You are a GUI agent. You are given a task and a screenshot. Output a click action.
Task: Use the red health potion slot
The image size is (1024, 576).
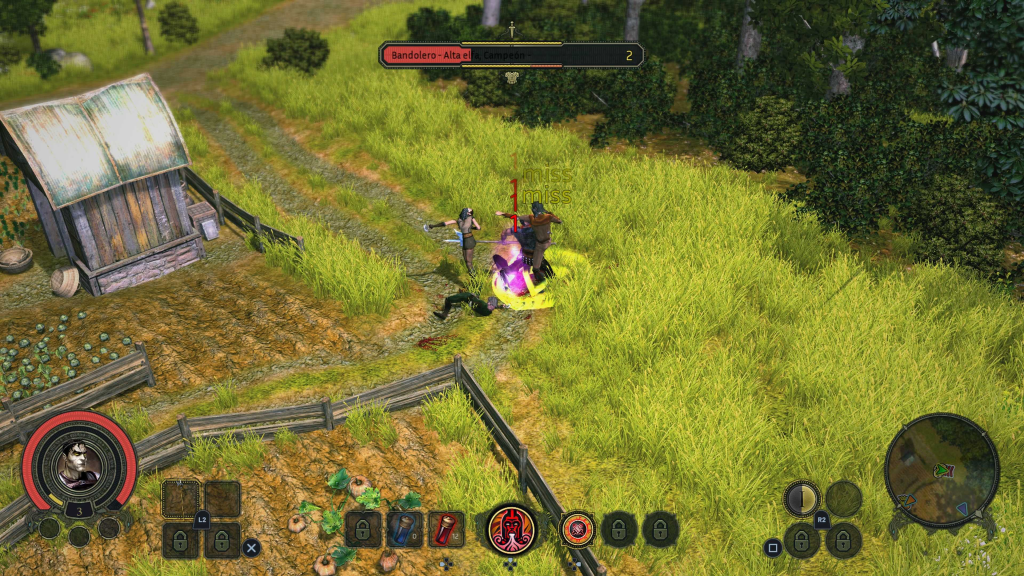click(446, 529)
